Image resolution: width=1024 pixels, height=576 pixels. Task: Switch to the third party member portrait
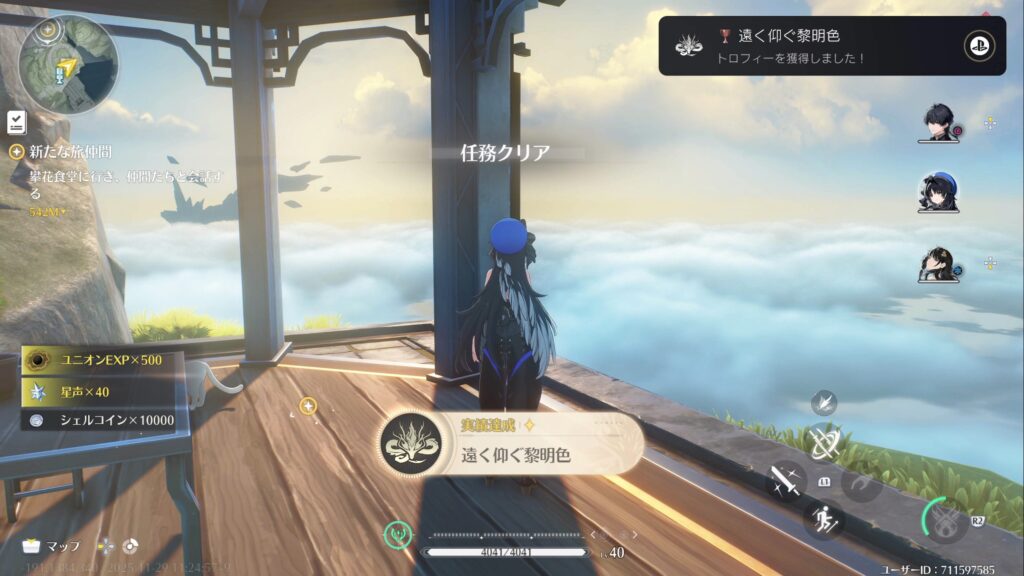click(938, 264)
